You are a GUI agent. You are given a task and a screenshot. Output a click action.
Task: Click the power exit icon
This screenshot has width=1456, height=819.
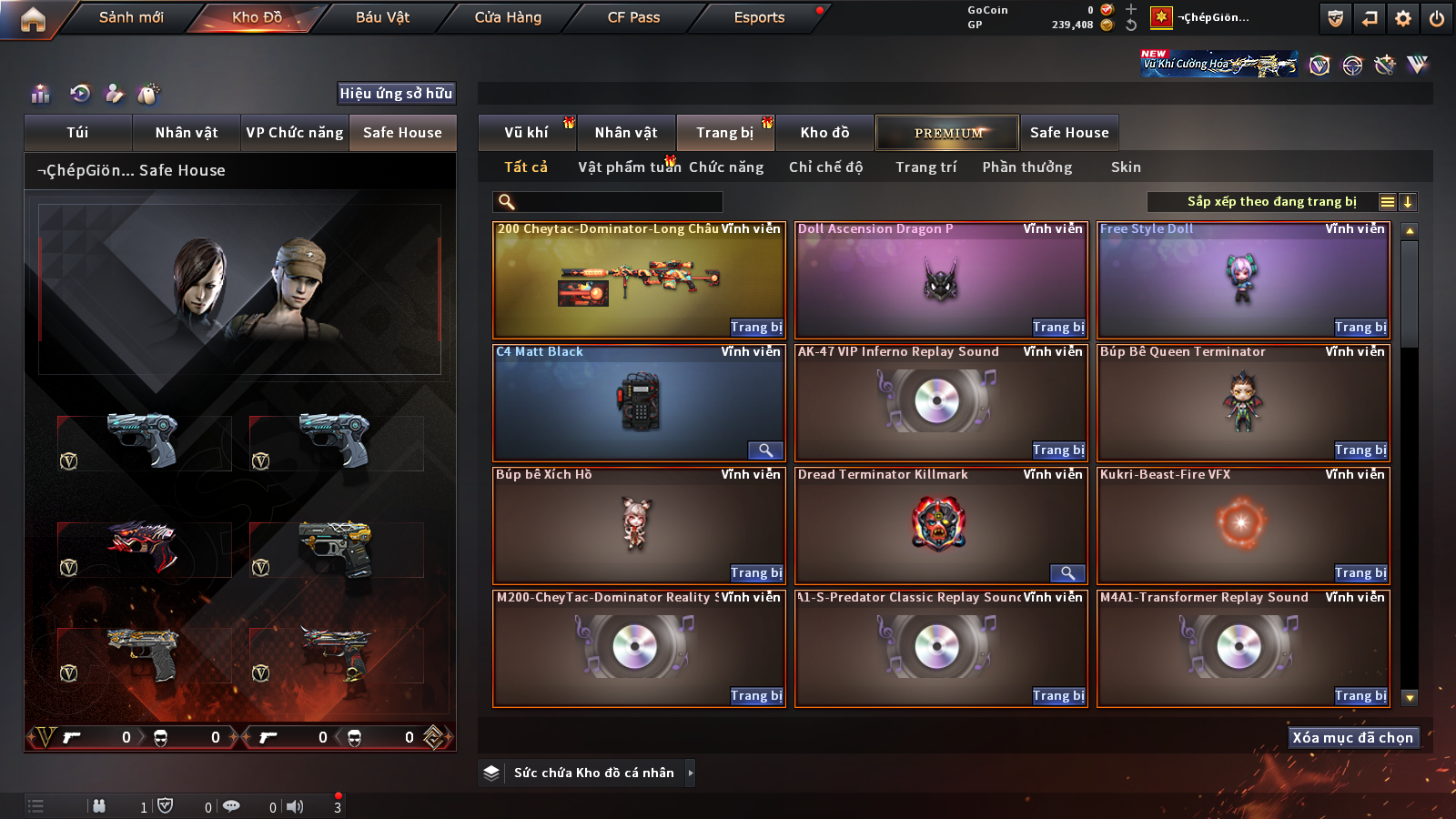point(1437,18)
